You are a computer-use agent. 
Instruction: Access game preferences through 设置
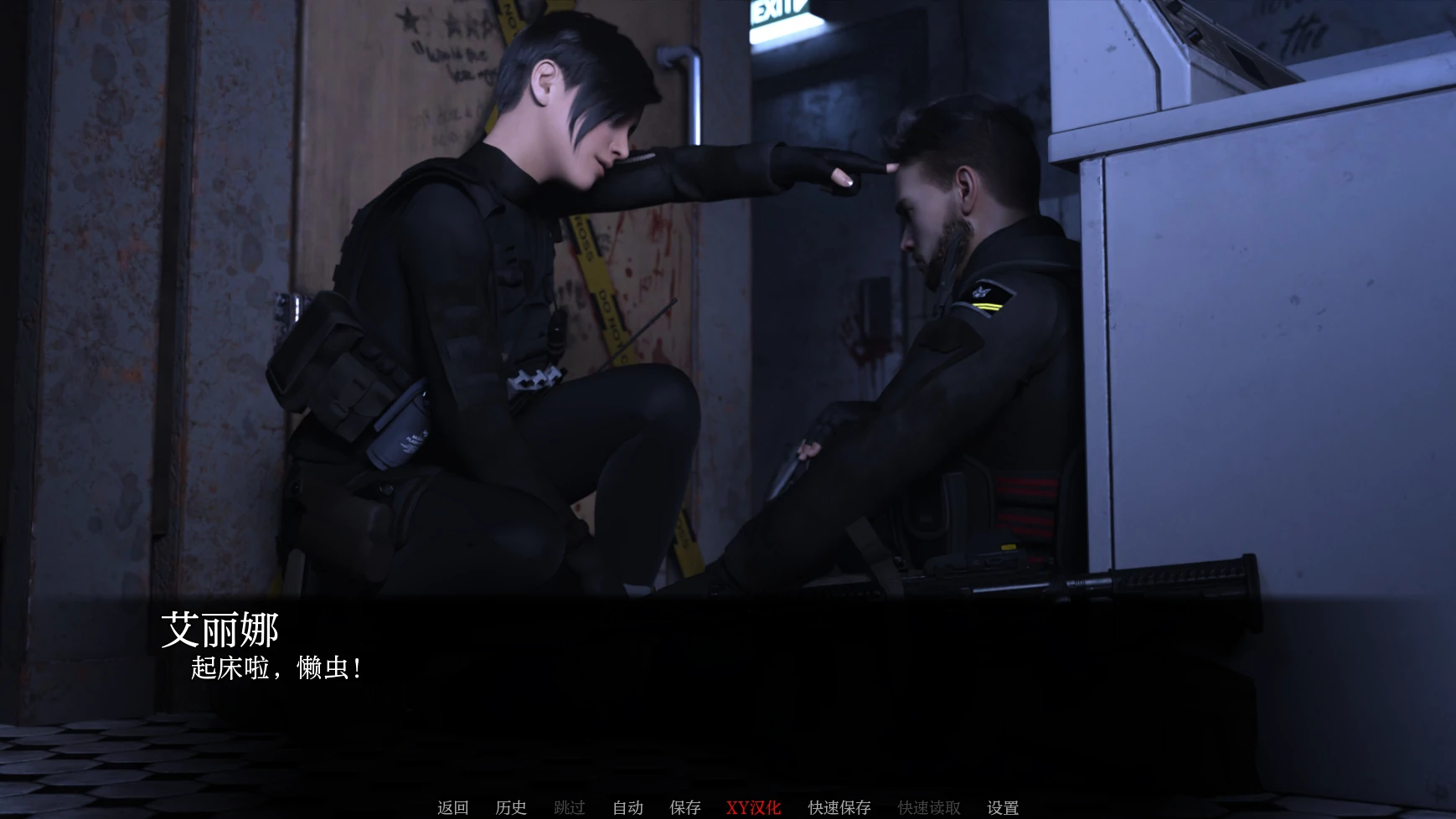click(1004, 807)
